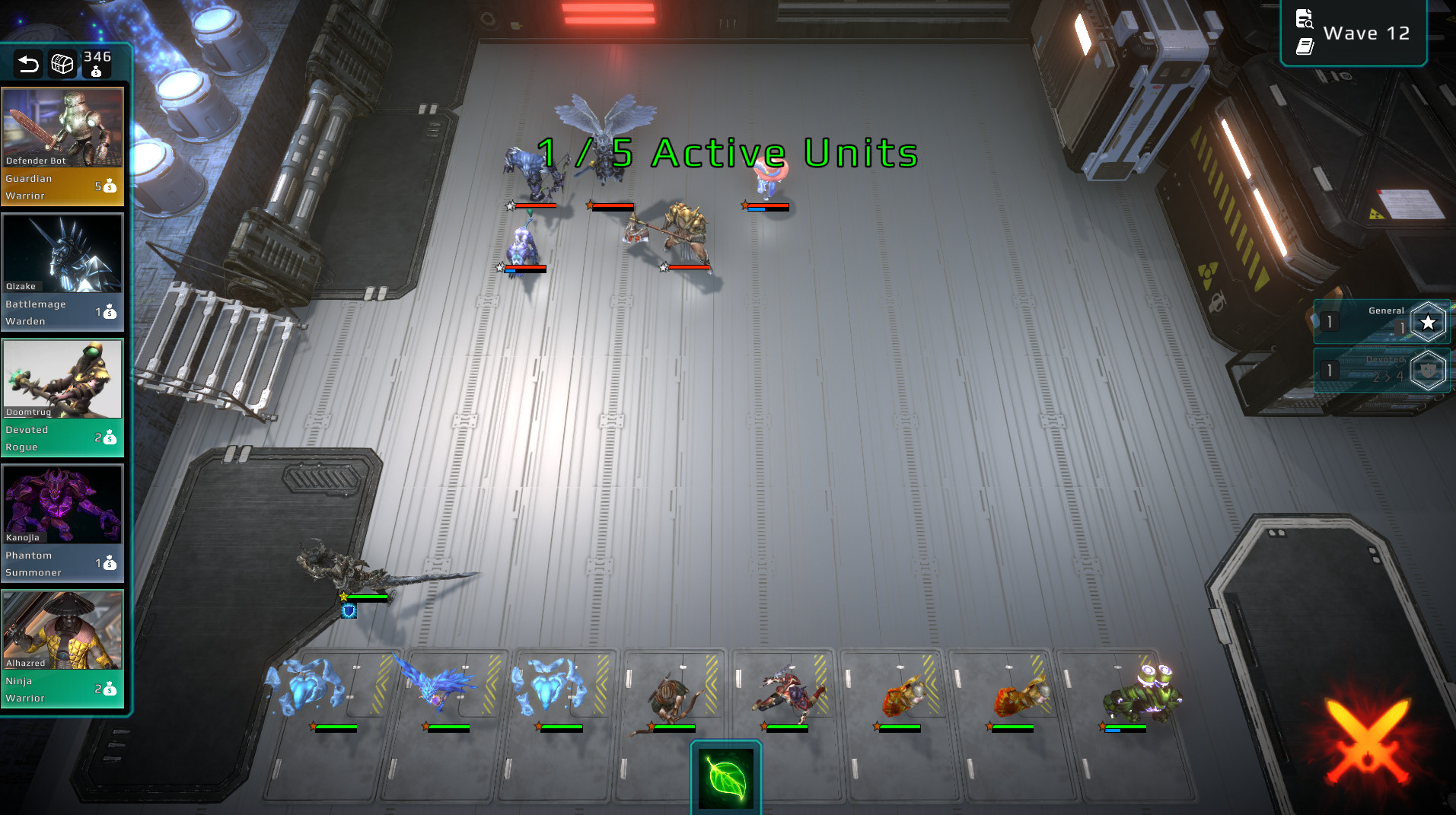The height and width of the screenshot is (815, 1456).
Task: Click the General synergy star badge
Action: tap(1427, 320)
